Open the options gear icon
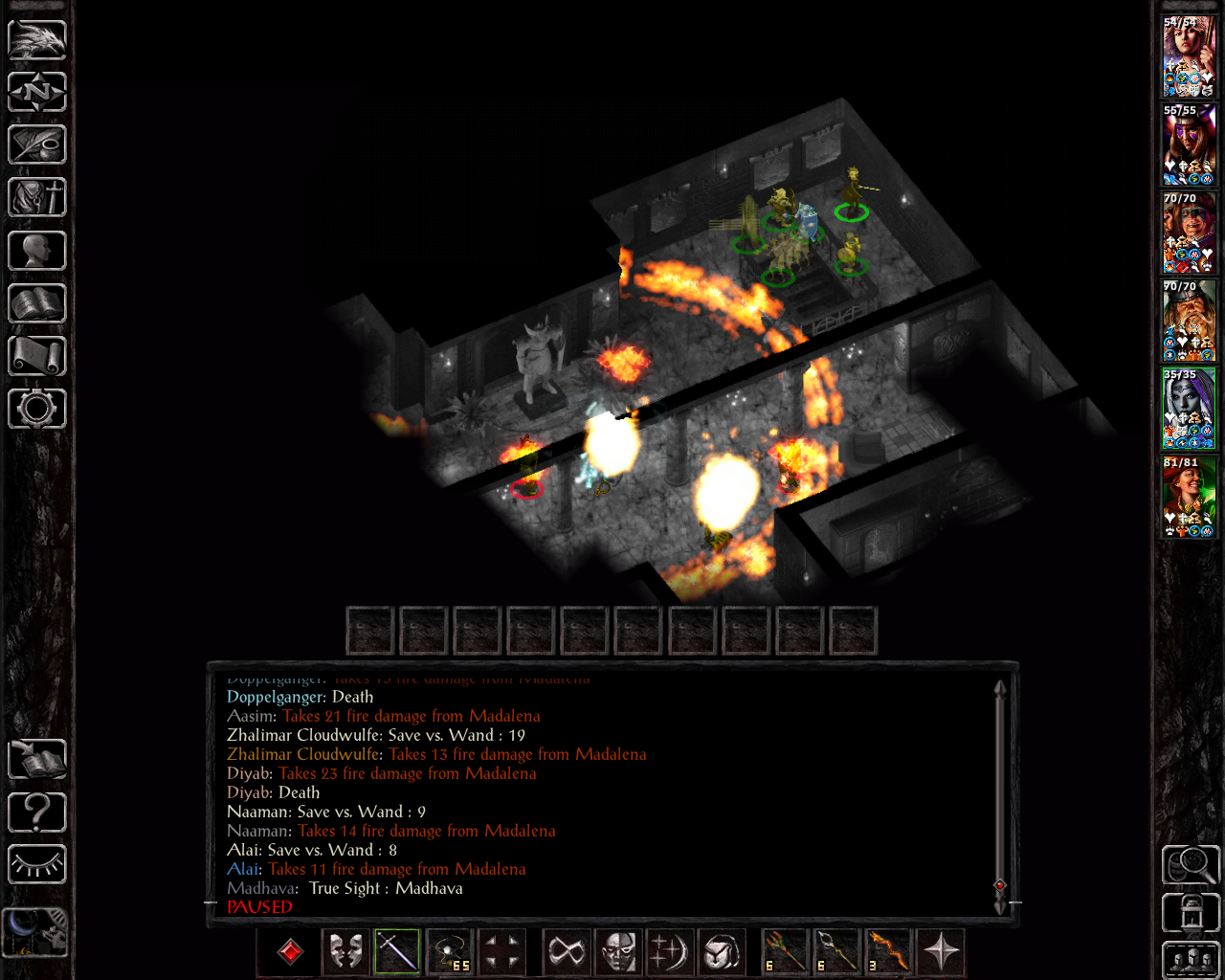Viewport: 1225px width, 980px height. pos(37,409)
